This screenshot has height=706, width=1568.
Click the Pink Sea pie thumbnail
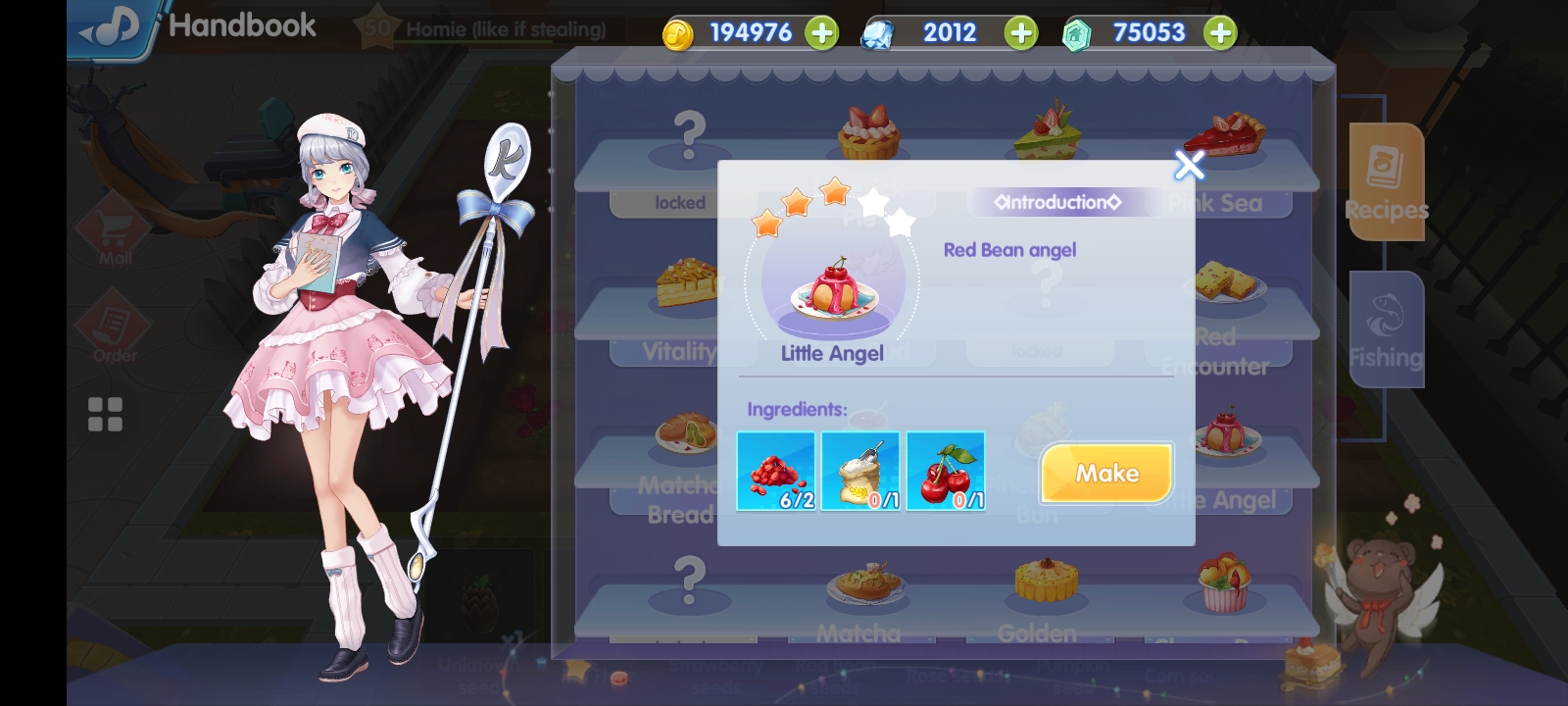[x=1223, y=137]
